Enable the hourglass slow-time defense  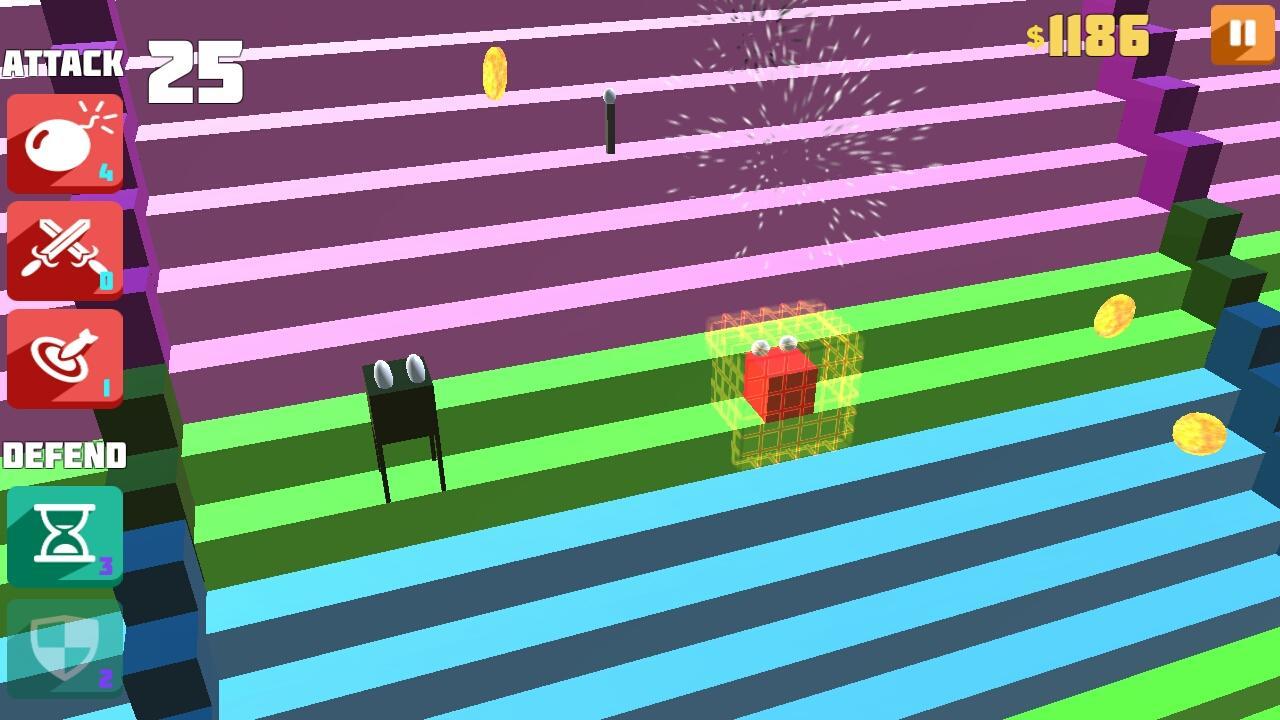click(64, 534)
